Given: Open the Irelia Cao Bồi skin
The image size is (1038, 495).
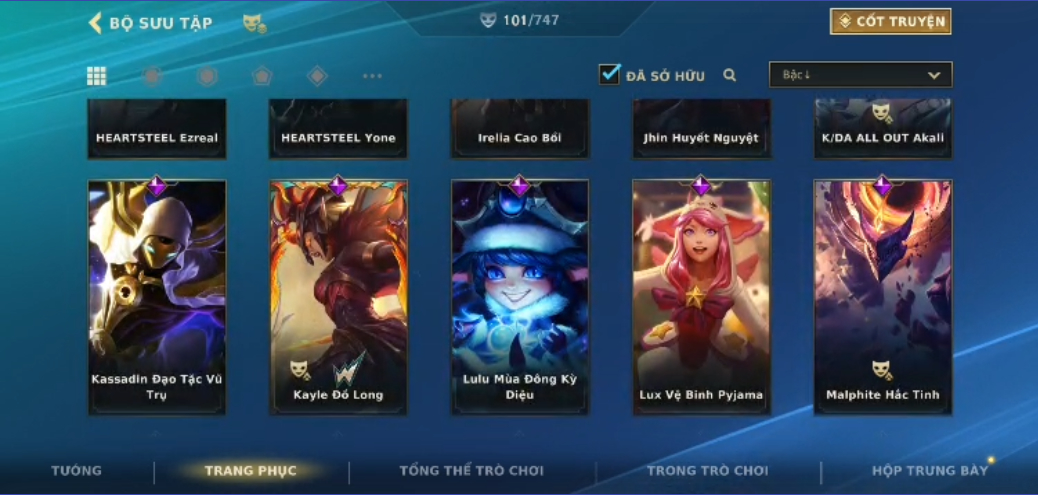Looking at the screenshot, I should [520, 130].
